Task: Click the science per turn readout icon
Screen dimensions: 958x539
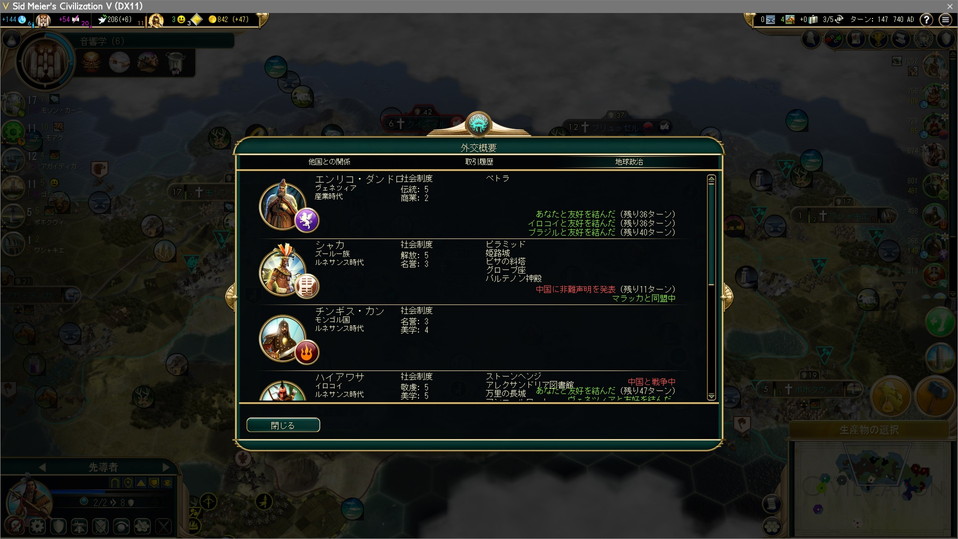Action: [21, 19]
